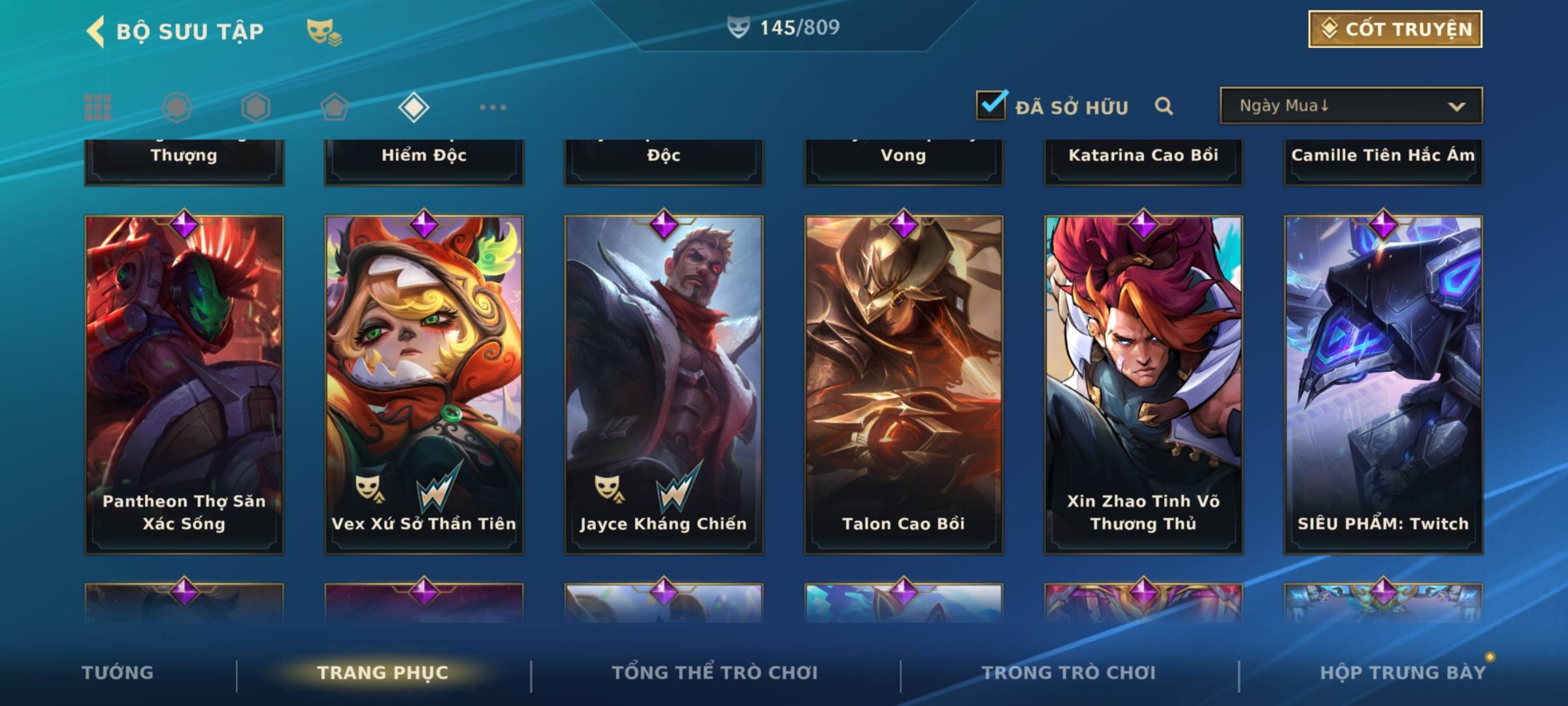Open the skin search magnifier
Screen dimensions: 1568x706
1164,106
